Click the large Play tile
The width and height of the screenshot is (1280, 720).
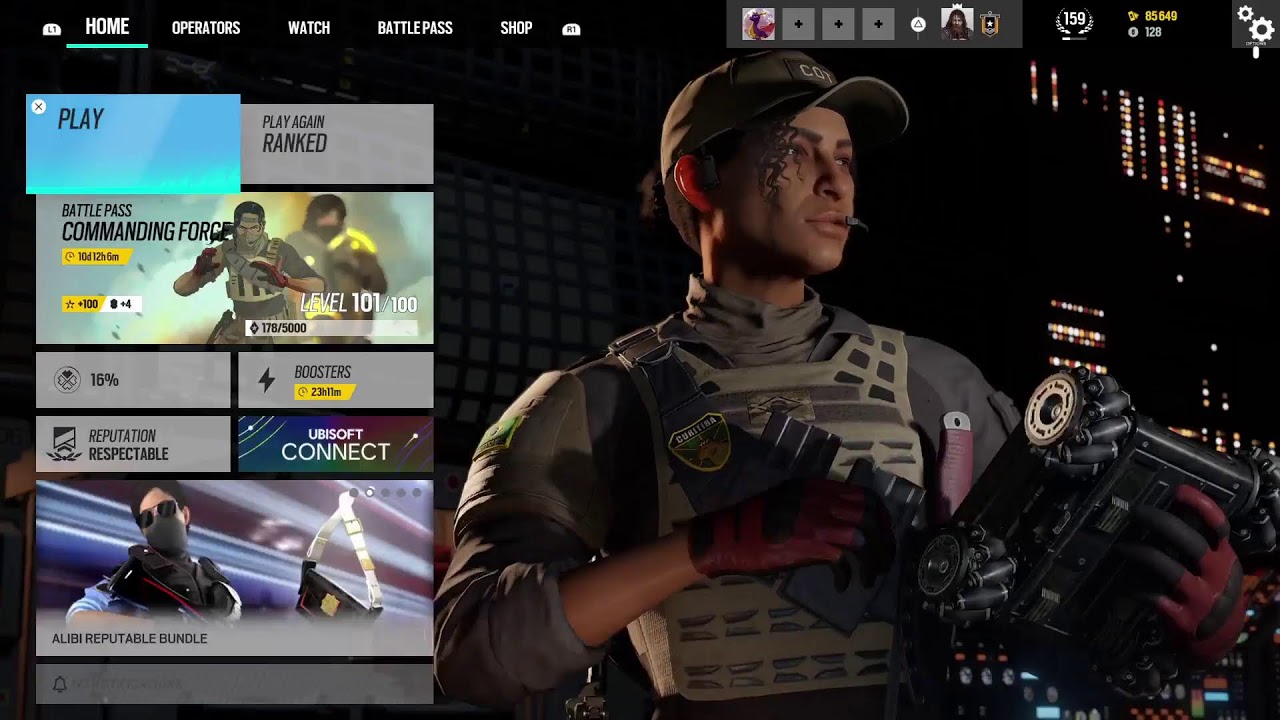tap(133, 144)
